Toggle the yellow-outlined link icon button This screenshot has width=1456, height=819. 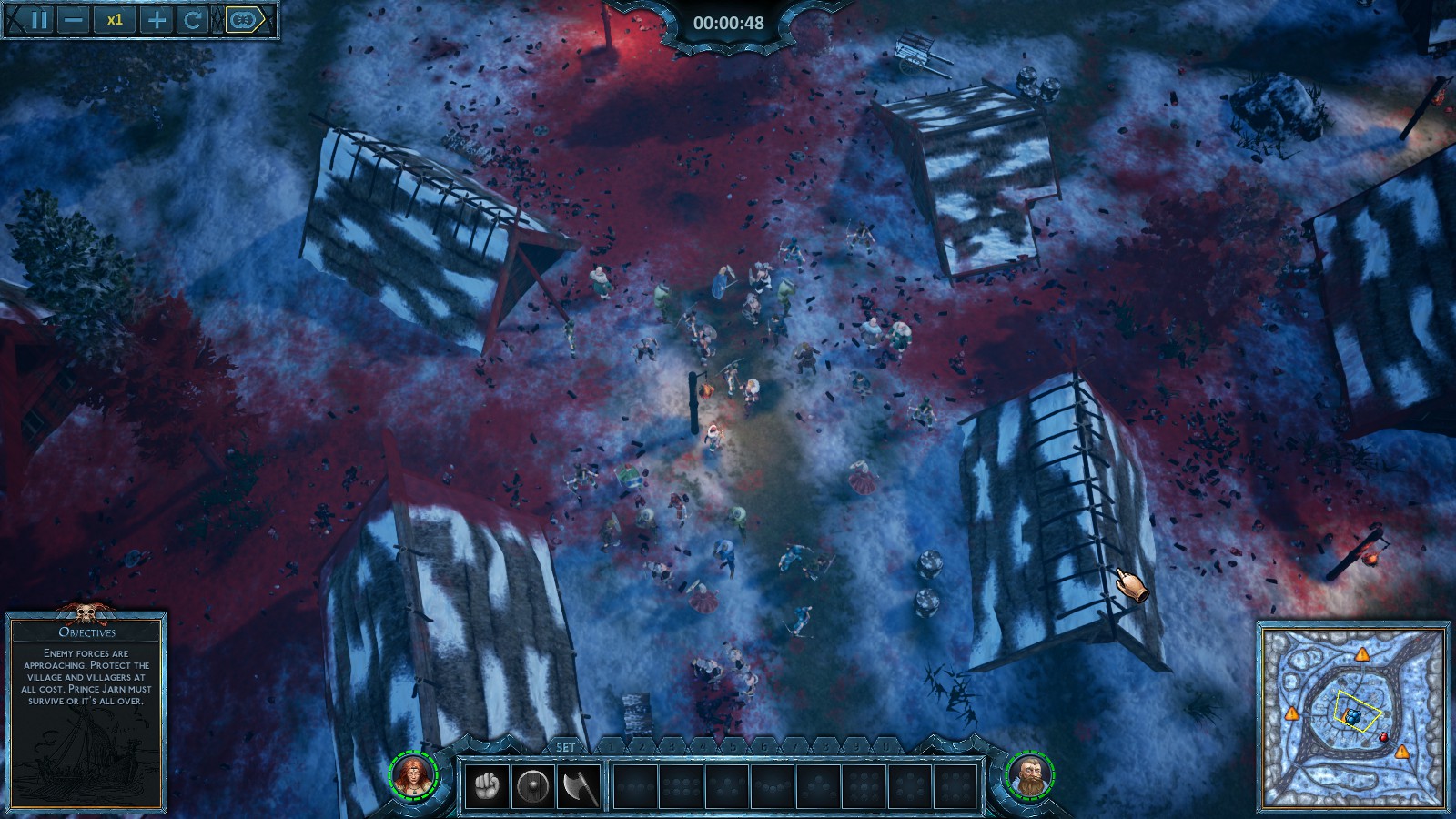point(244,20)
